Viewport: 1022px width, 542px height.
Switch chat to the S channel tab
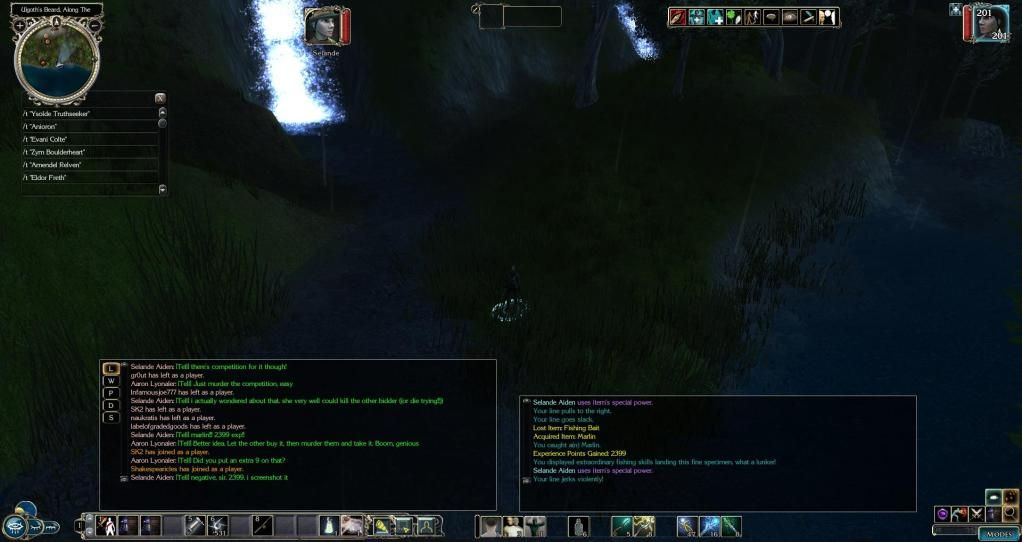tap(112, 417)
